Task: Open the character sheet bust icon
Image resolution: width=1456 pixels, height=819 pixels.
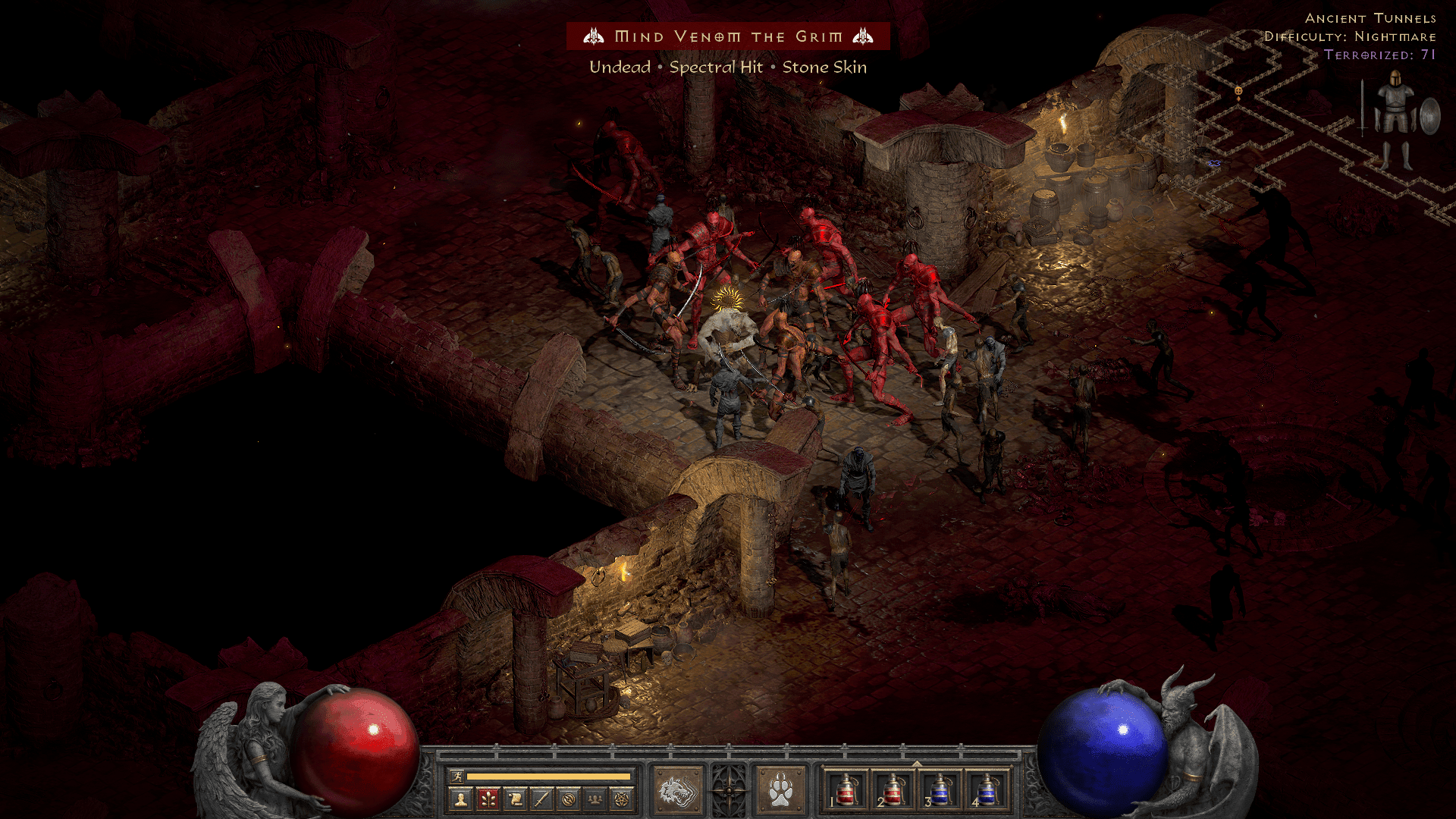Action: point(460,799)
